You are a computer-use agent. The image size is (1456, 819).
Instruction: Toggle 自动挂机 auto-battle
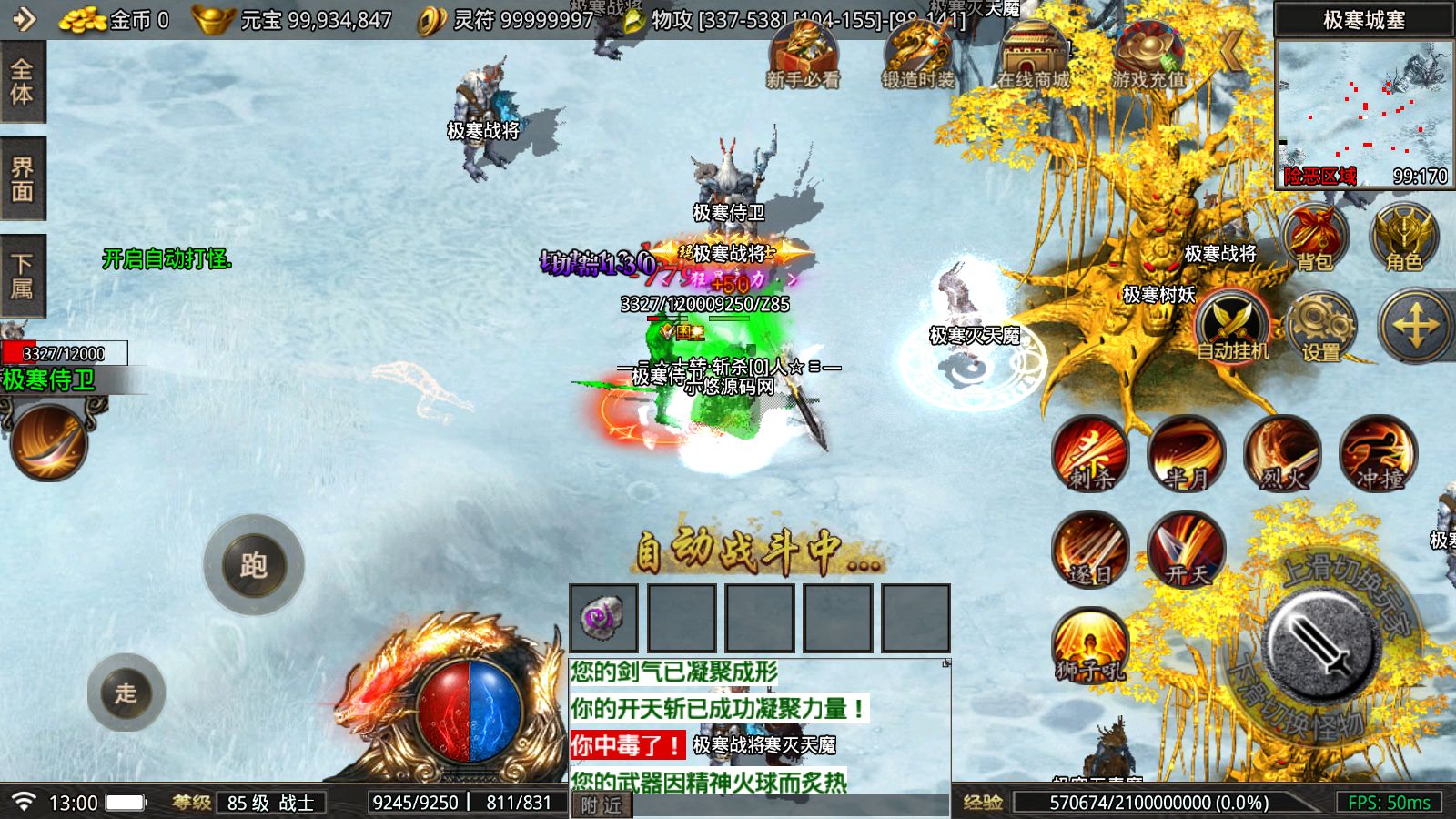pyautogui.click(x=1231, y=326)
